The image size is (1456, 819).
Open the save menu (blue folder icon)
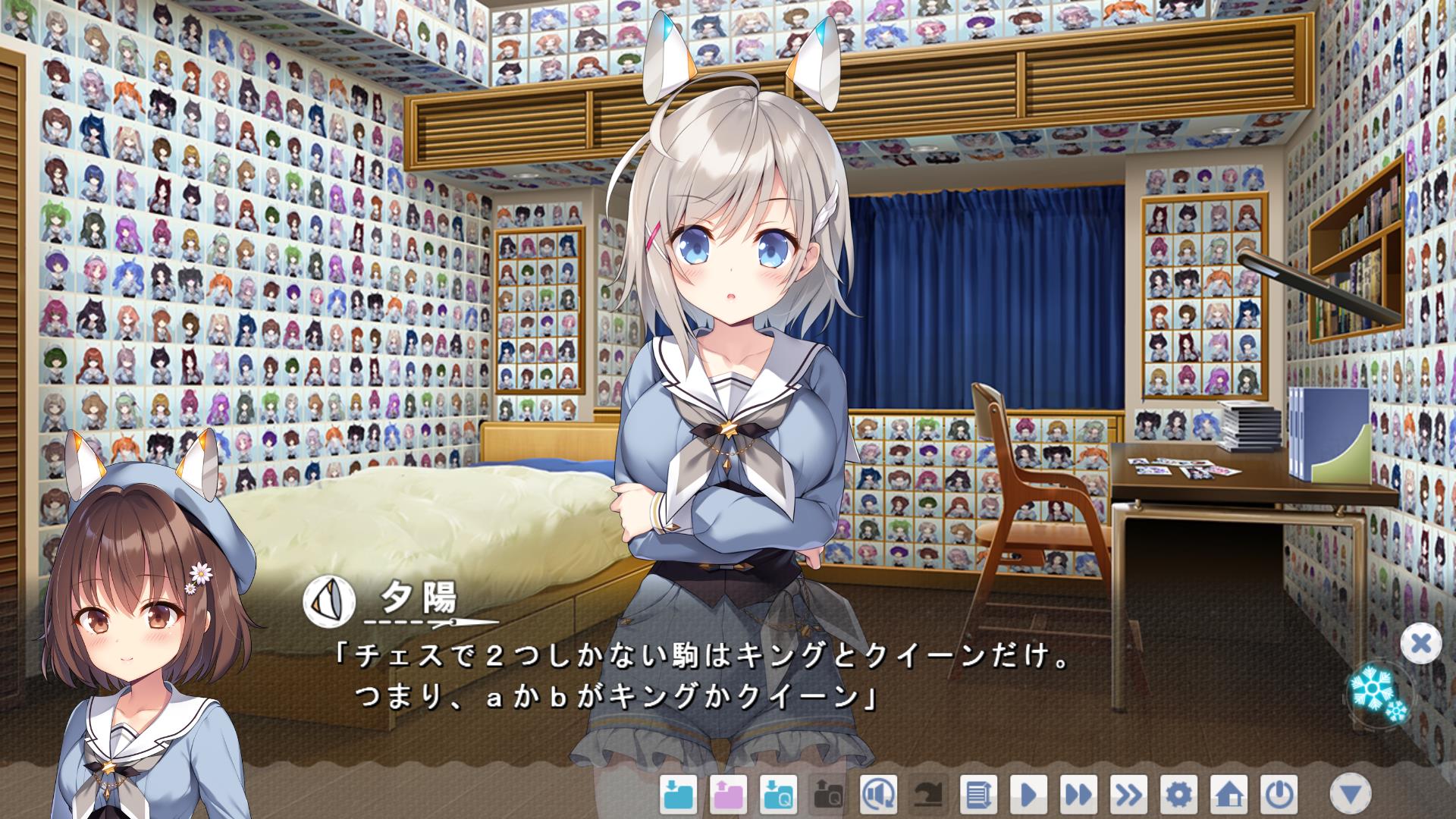(x=678, y=795)
